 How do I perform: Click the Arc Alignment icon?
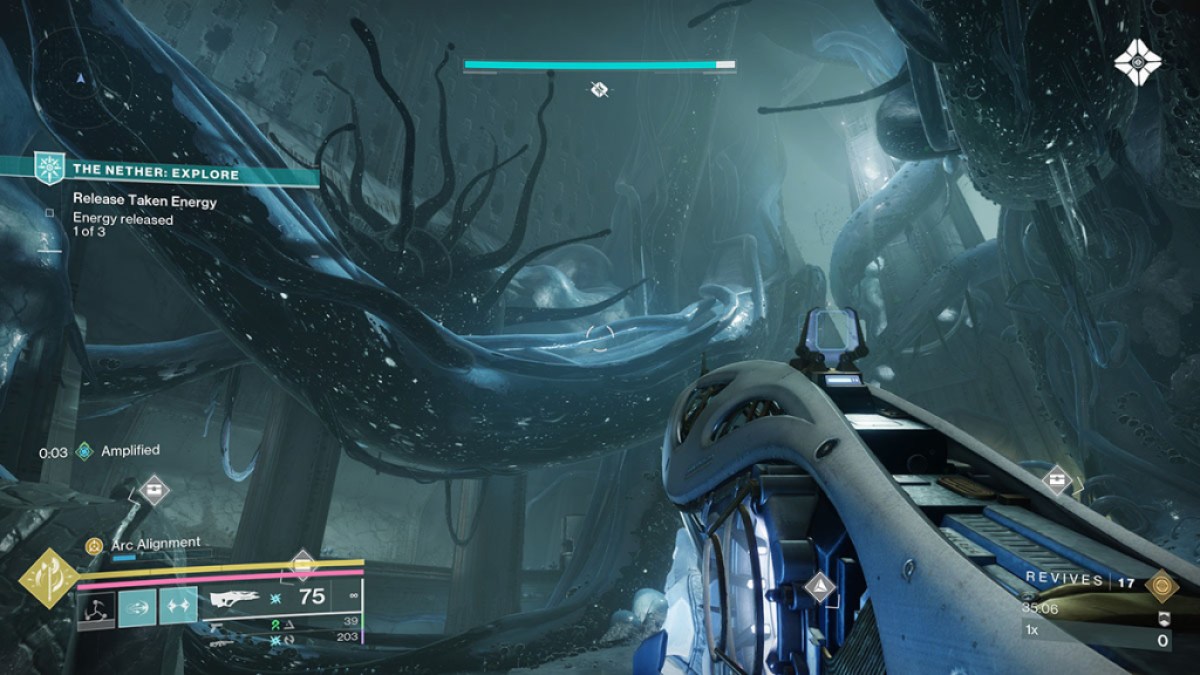[x=94, y=545]
